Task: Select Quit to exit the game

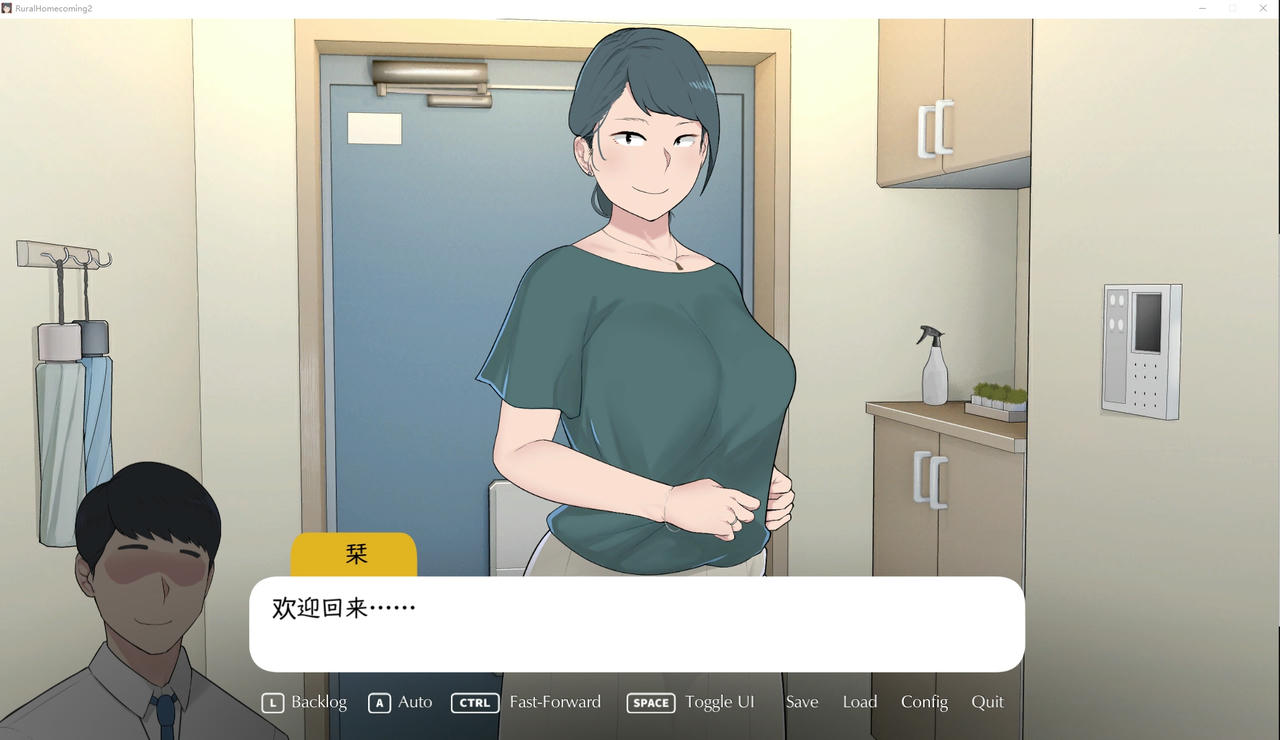Action: click(988, 702)
